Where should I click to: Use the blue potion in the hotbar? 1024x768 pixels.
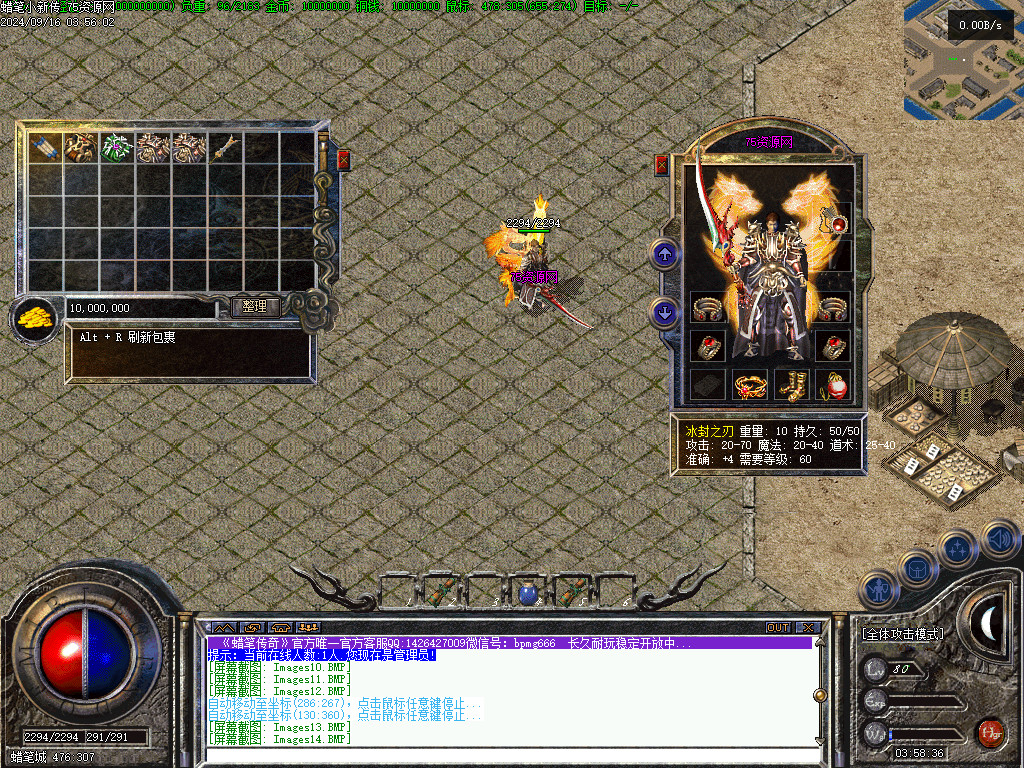[x=529, y=594]
